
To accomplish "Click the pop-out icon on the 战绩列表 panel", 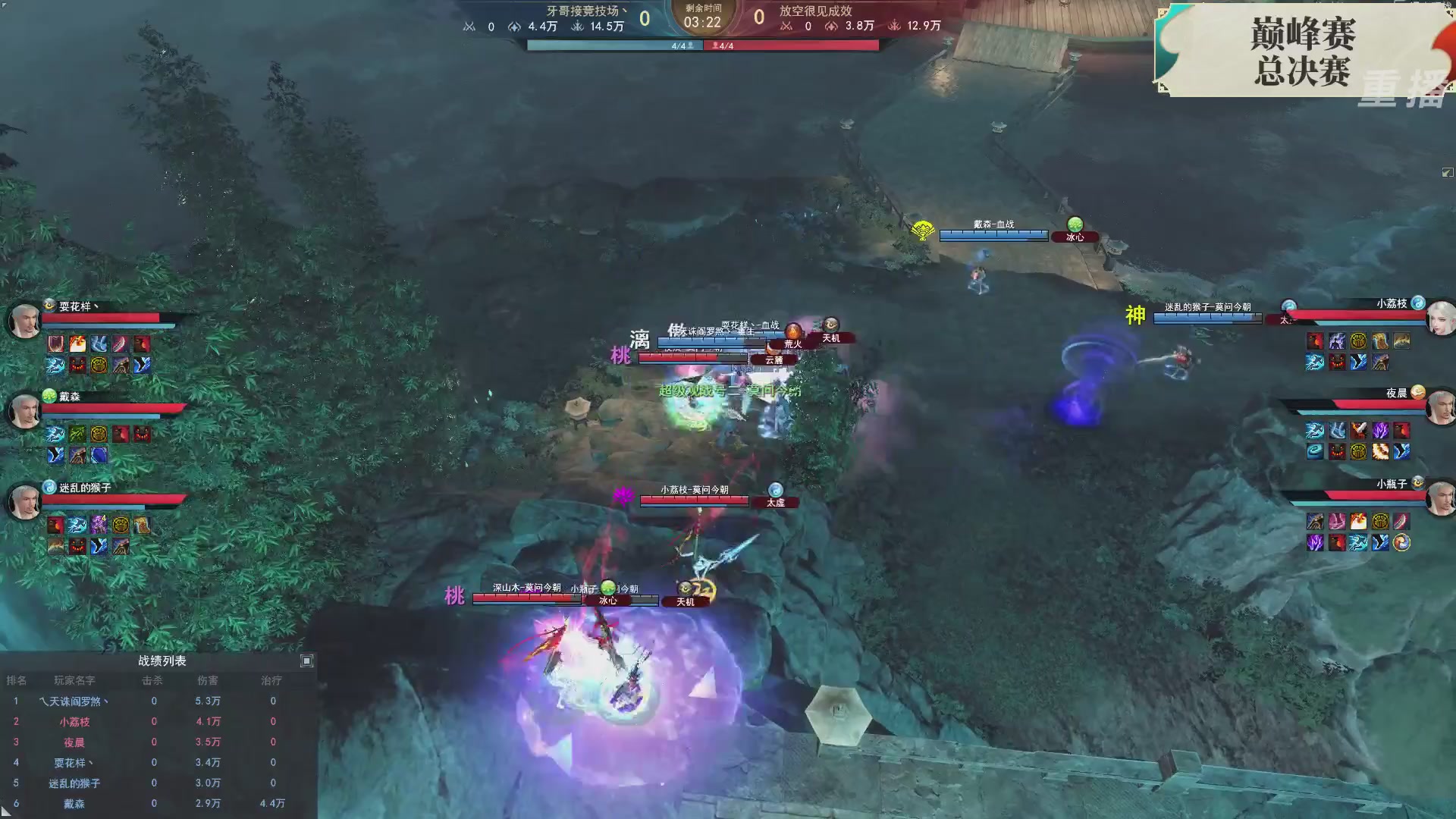I will pyautogui.click(x=307, y=661).
